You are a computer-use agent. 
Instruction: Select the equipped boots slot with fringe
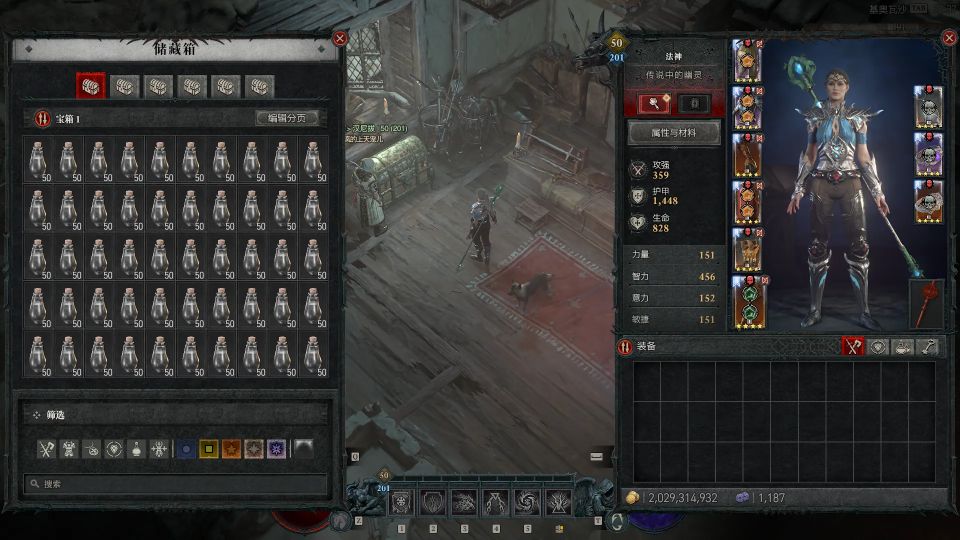(x=746, y=251)
